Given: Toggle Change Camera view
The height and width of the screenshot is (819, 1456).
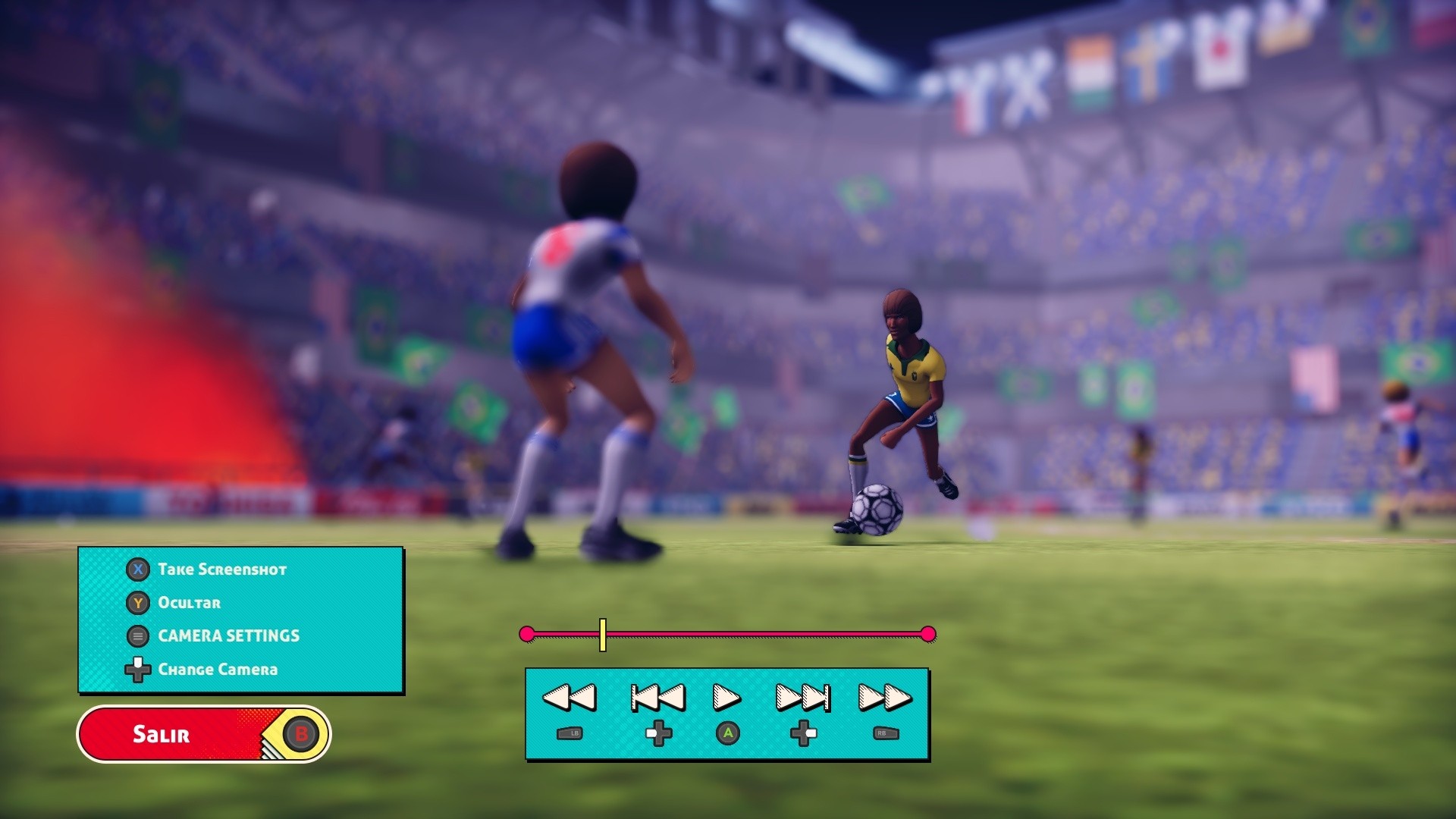Looking at the screenshot, I should tap(218, 670).
